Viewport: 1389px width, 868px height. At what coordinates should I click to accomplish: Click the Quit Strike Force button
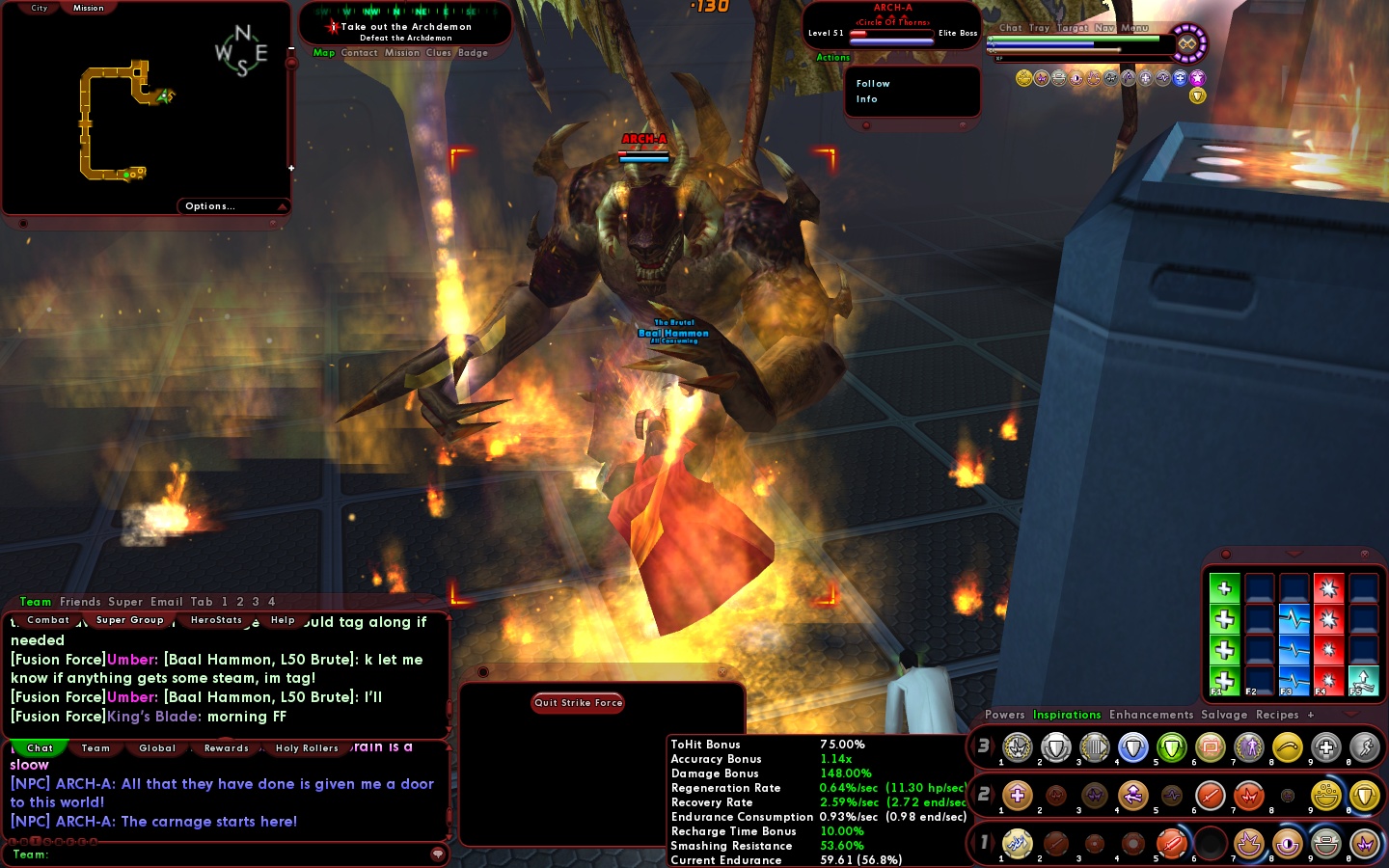578,703
